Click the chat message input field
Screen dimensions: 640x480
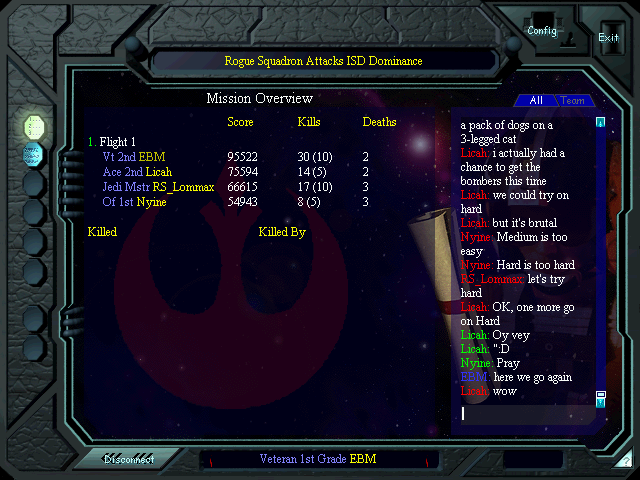[525, 413]
